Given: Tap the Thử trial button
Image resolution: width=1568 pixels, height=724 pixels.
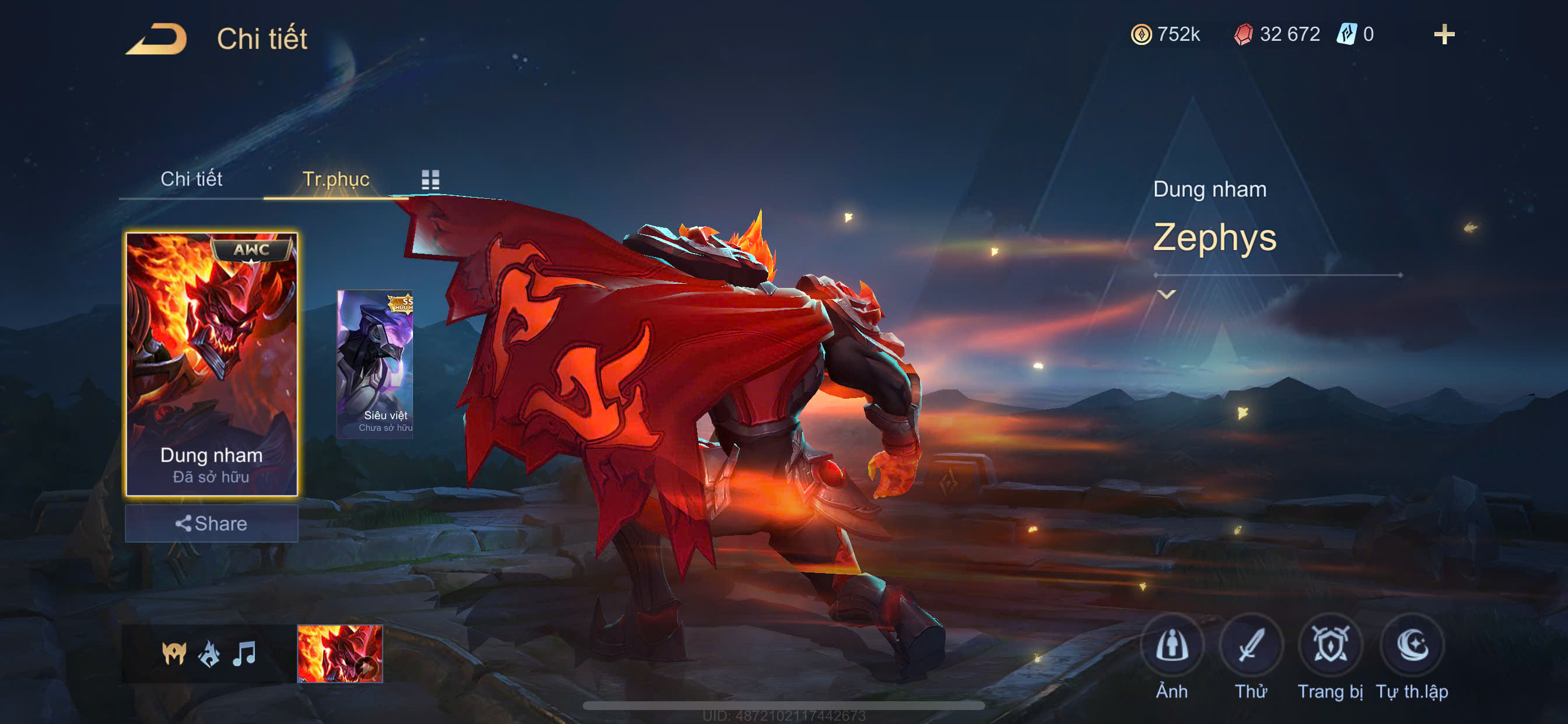Looking at the screenshot, I should point(1250,645).
